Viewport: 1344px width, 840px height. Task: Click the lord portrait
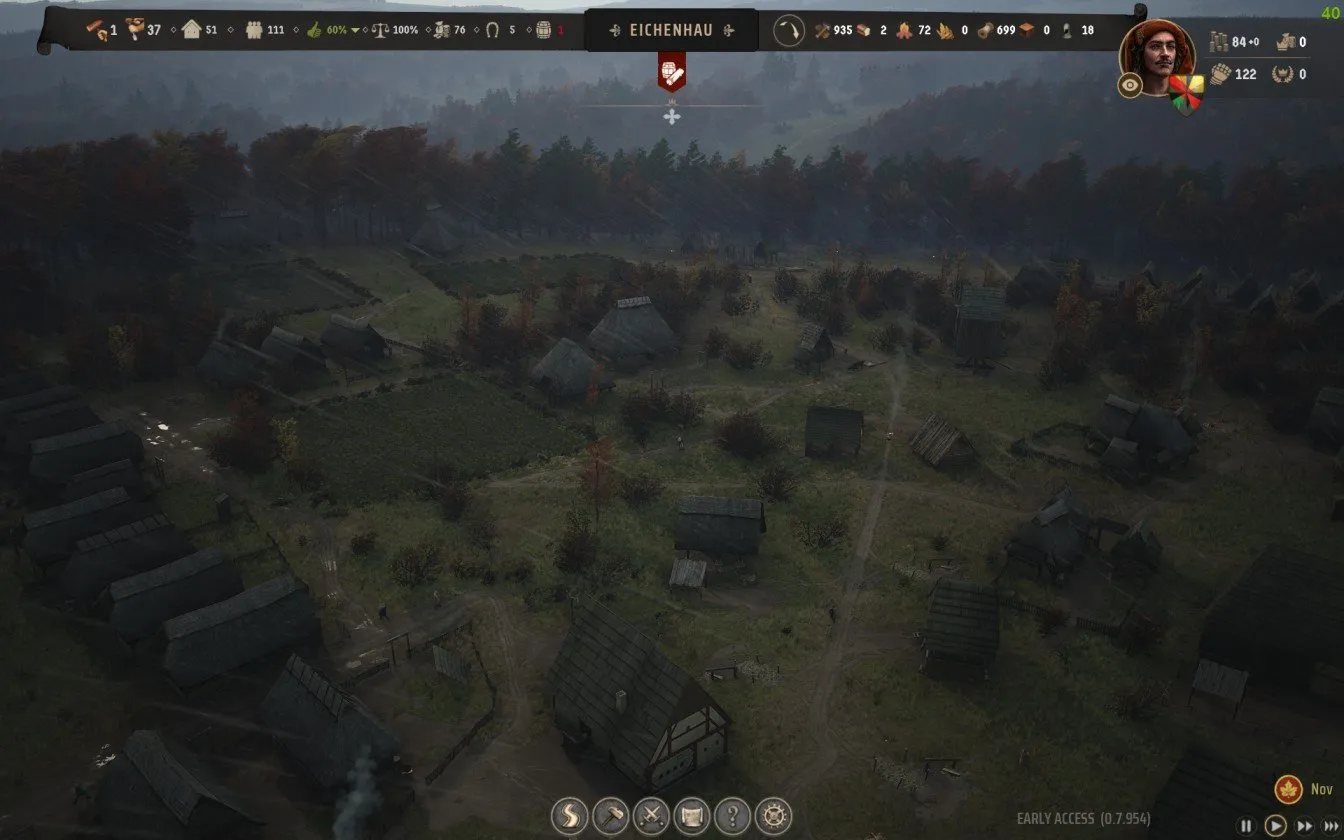click(1158, 52)
